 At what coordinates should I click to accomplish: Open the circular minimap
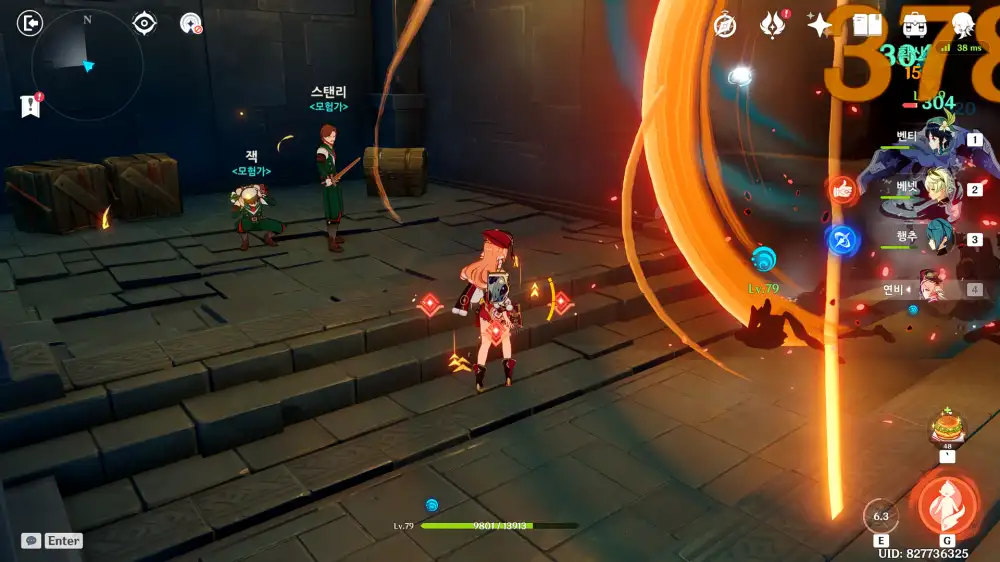click(87, 65)
